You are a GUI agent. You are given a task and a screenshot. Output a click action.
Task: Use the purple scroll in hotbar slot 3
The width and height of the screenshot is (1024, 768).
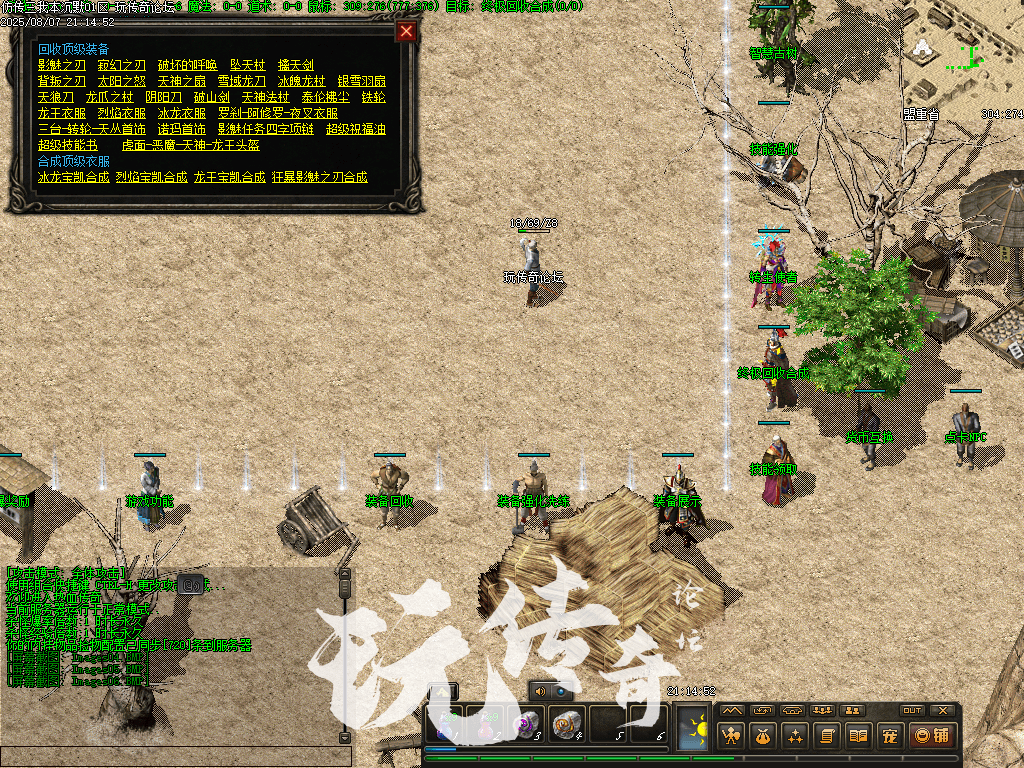(x=526, y=722)
